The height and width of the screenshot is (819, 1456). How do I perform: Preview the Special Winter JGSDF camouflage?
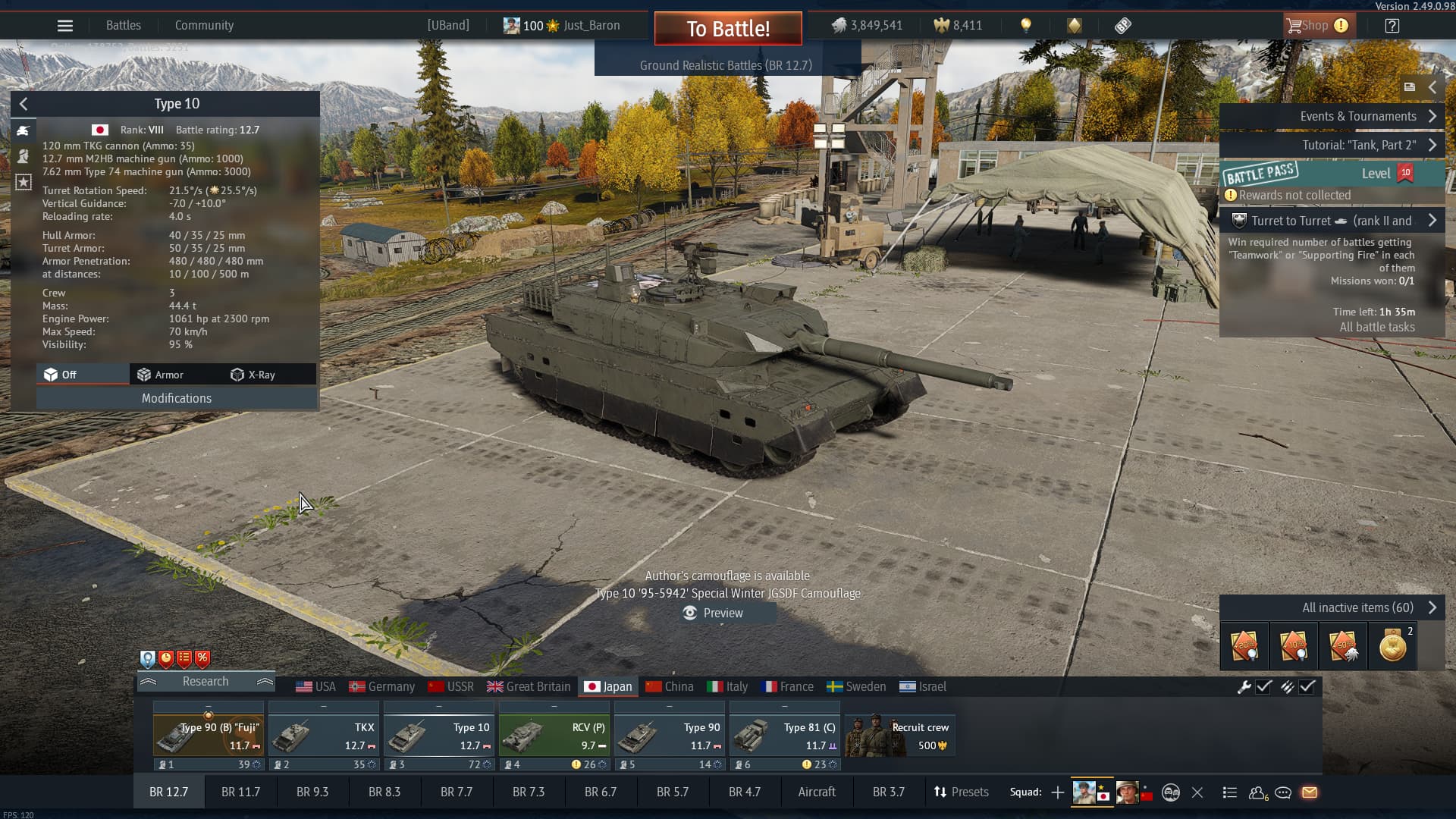coord(714,613)
